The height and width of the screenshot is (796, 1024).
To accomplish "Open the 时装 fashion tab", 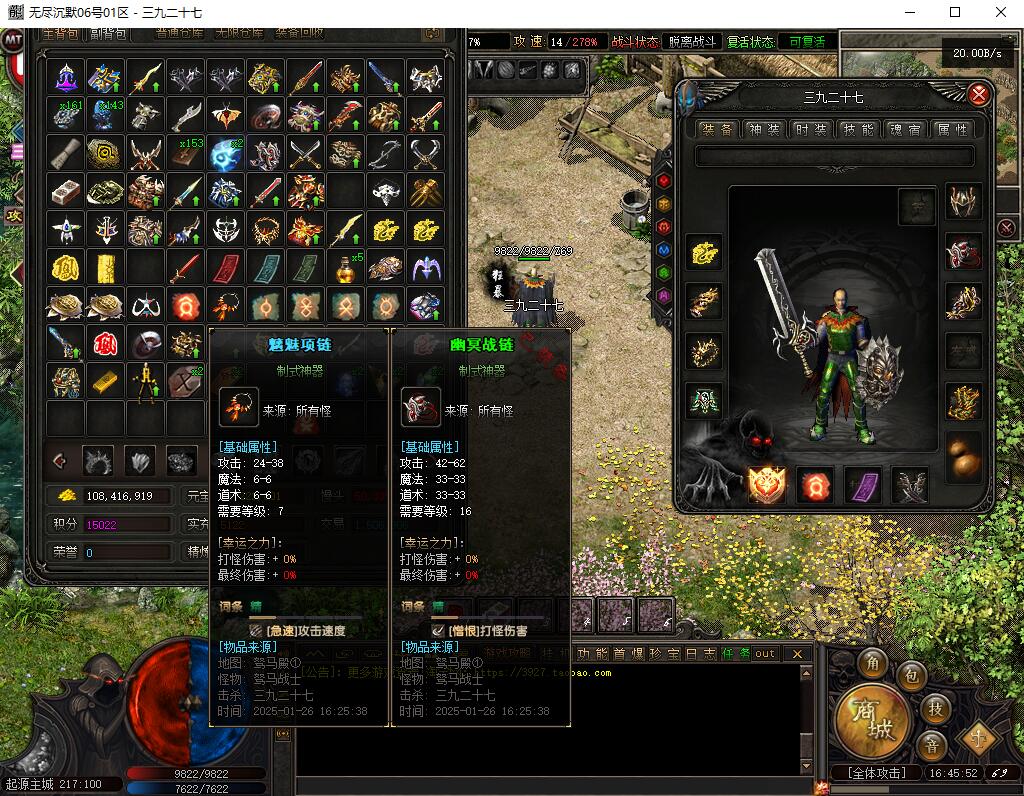I will 811,130.
